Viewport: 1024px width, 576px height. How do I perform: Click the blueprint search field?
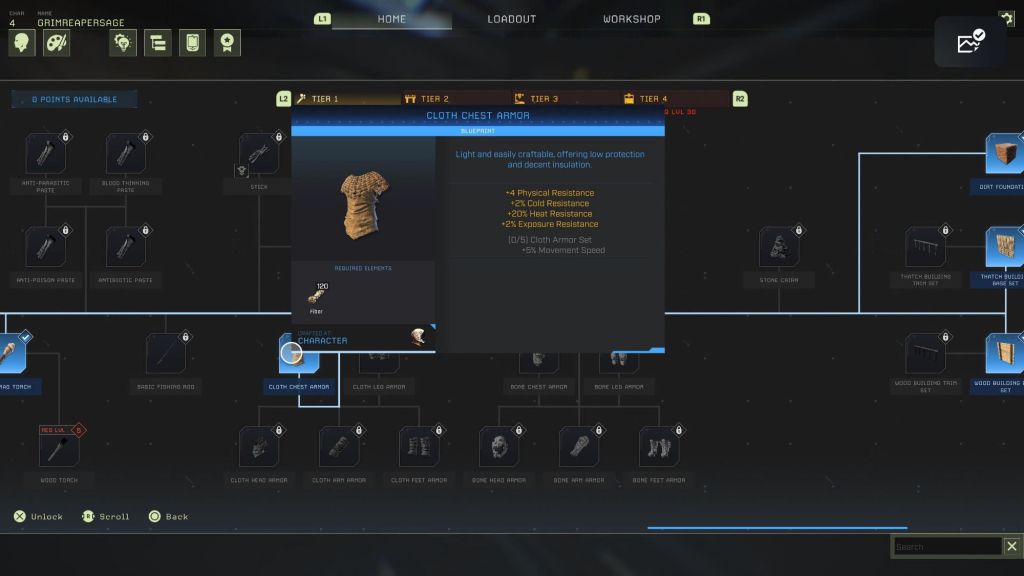pos(946,547)
